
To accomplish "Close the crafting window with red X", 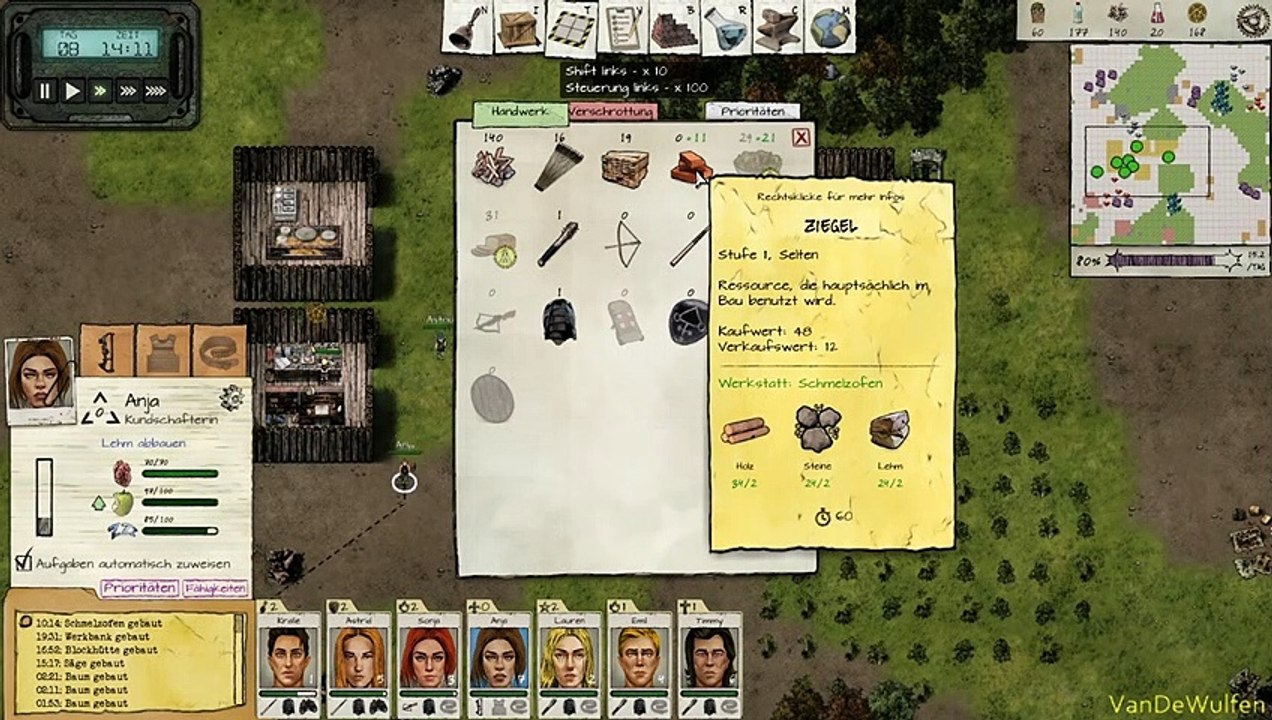I will pos(801,138).
